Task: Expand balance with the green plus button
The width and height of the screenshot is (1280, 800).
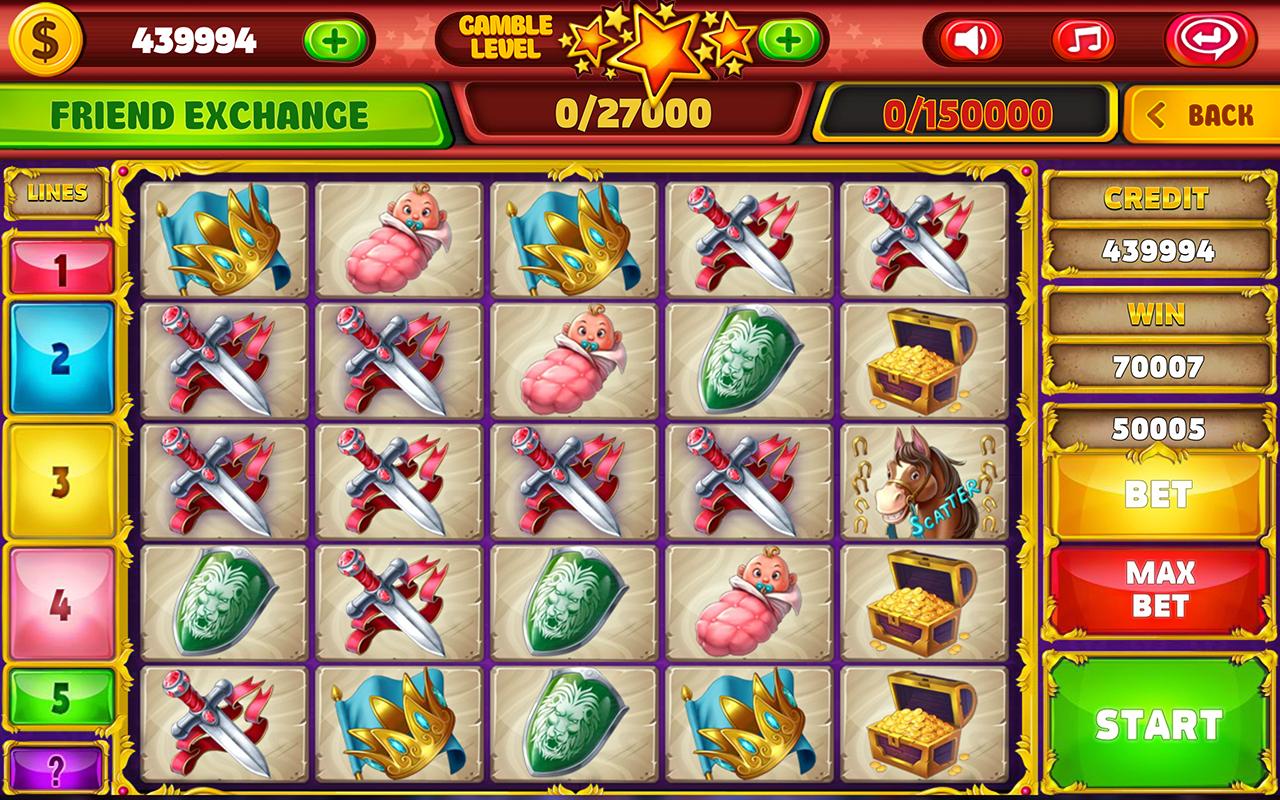Action: click(333, 41)
